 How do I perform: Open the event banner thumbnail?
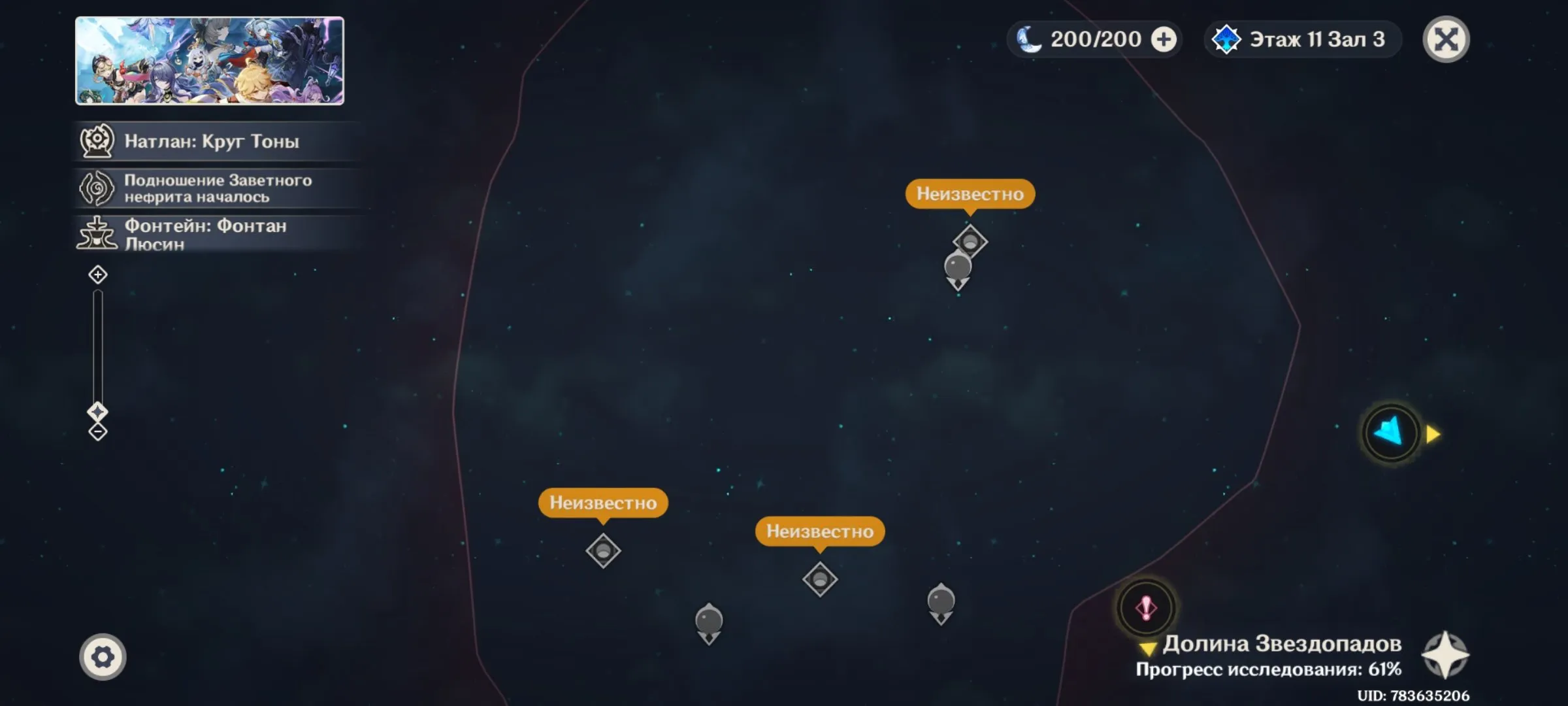click(x=210, y=61)
